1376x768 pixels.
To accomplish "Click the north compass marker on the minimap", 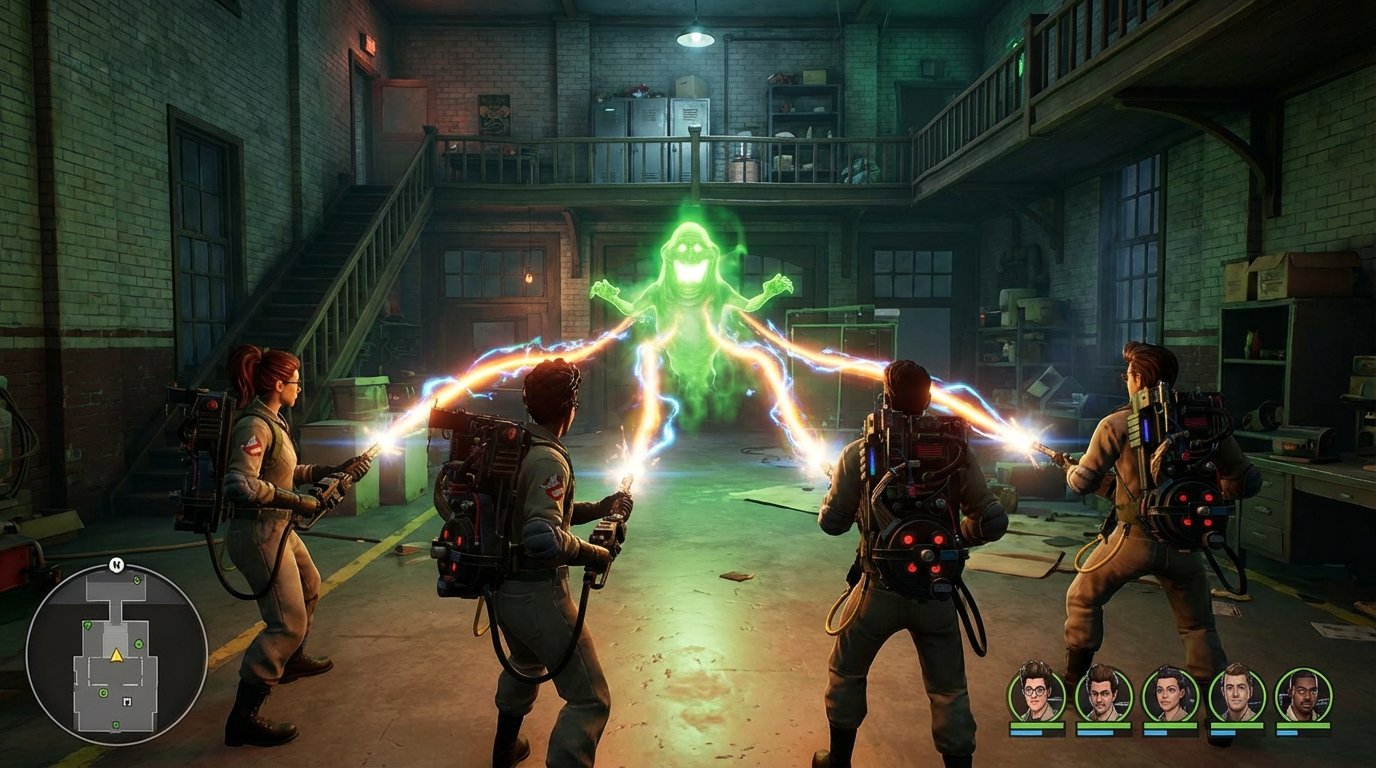I will coord(116,564).
